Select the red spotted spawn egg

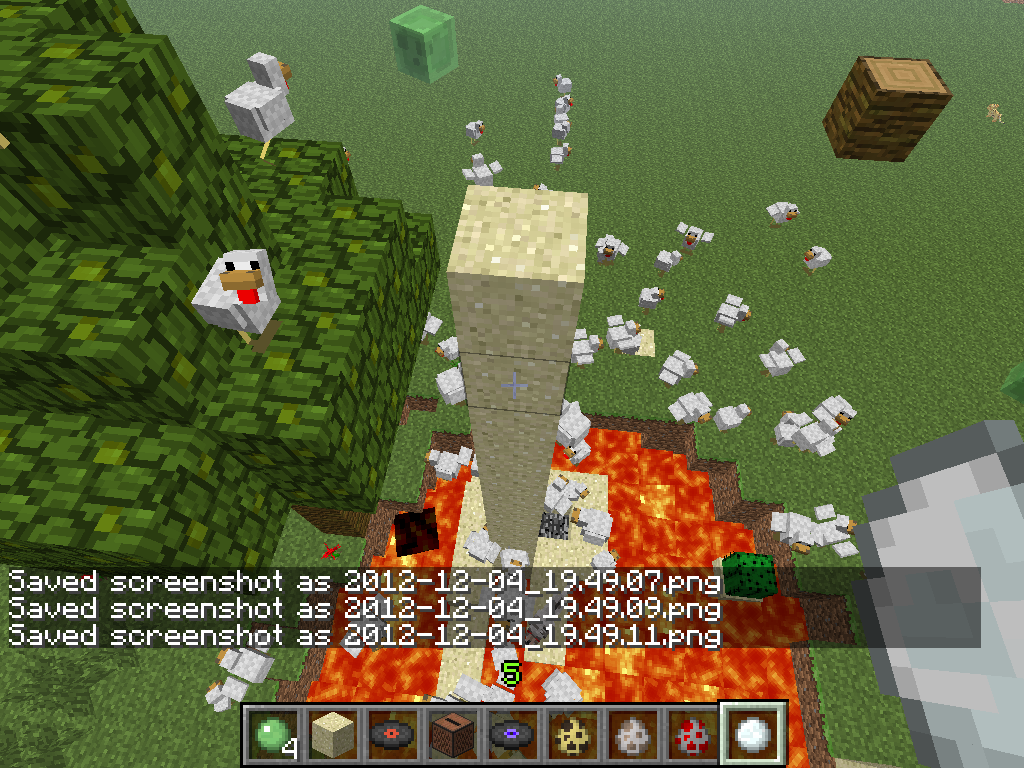[690, 734]
